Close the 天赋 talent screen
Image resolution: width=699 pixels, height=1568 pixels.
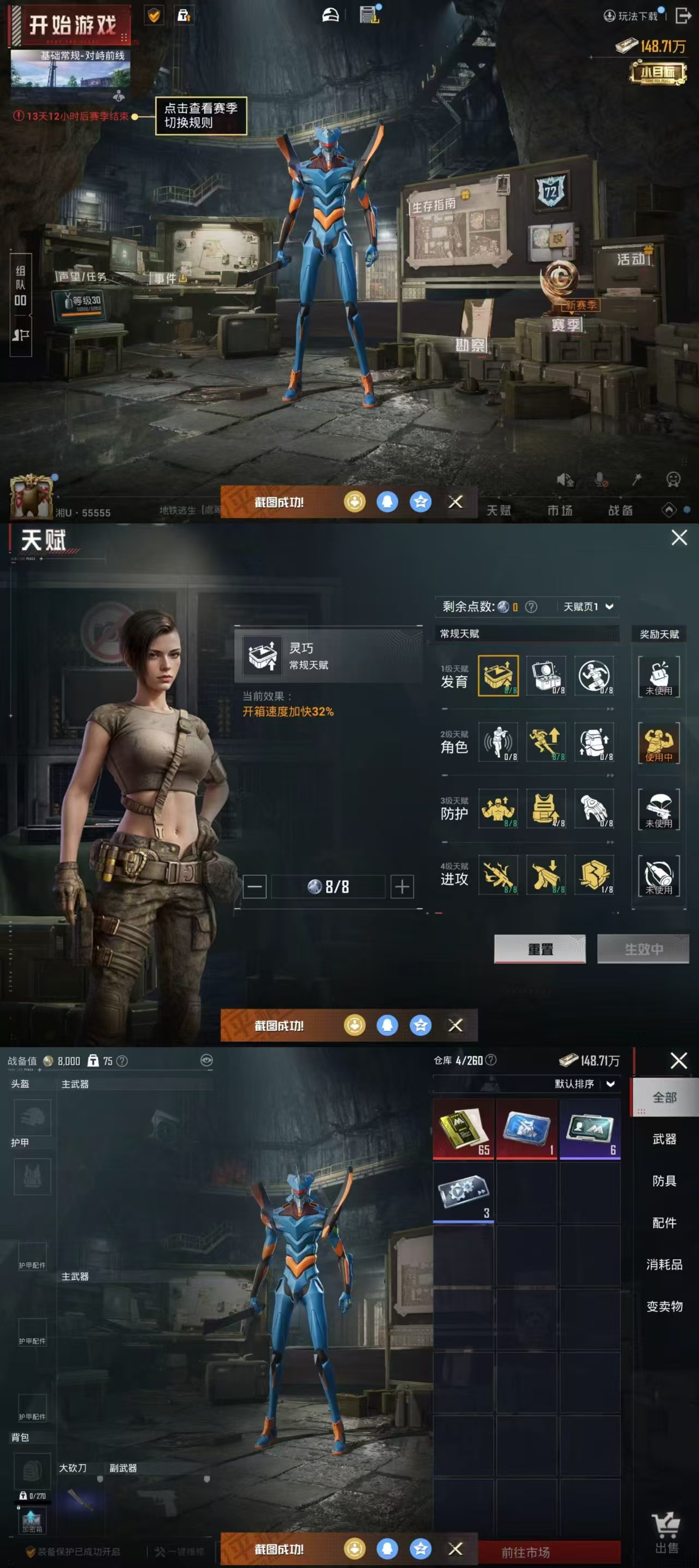679,538
